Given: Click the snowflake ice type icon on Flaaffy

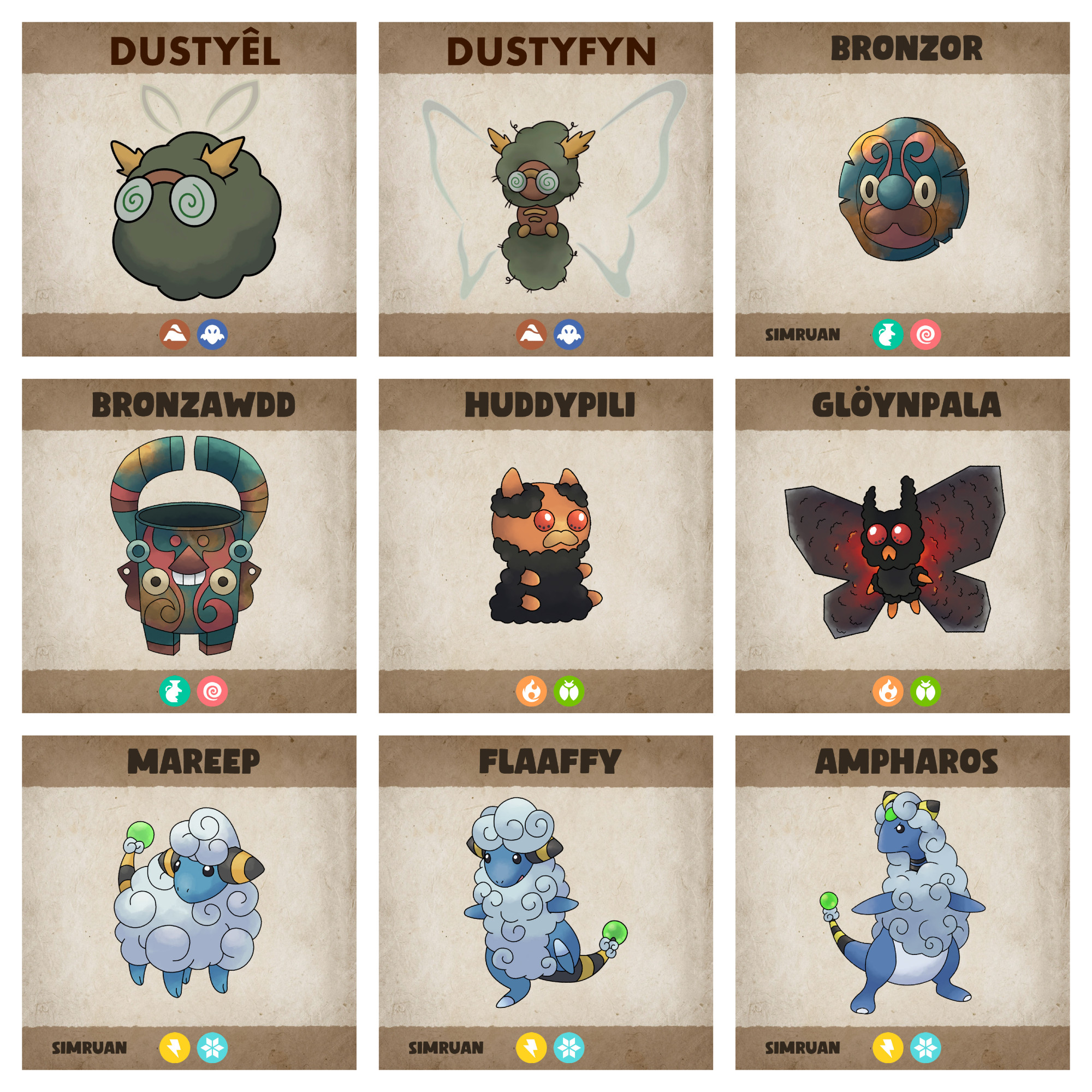Looking at the screenshot, I should coord(568,1047).
